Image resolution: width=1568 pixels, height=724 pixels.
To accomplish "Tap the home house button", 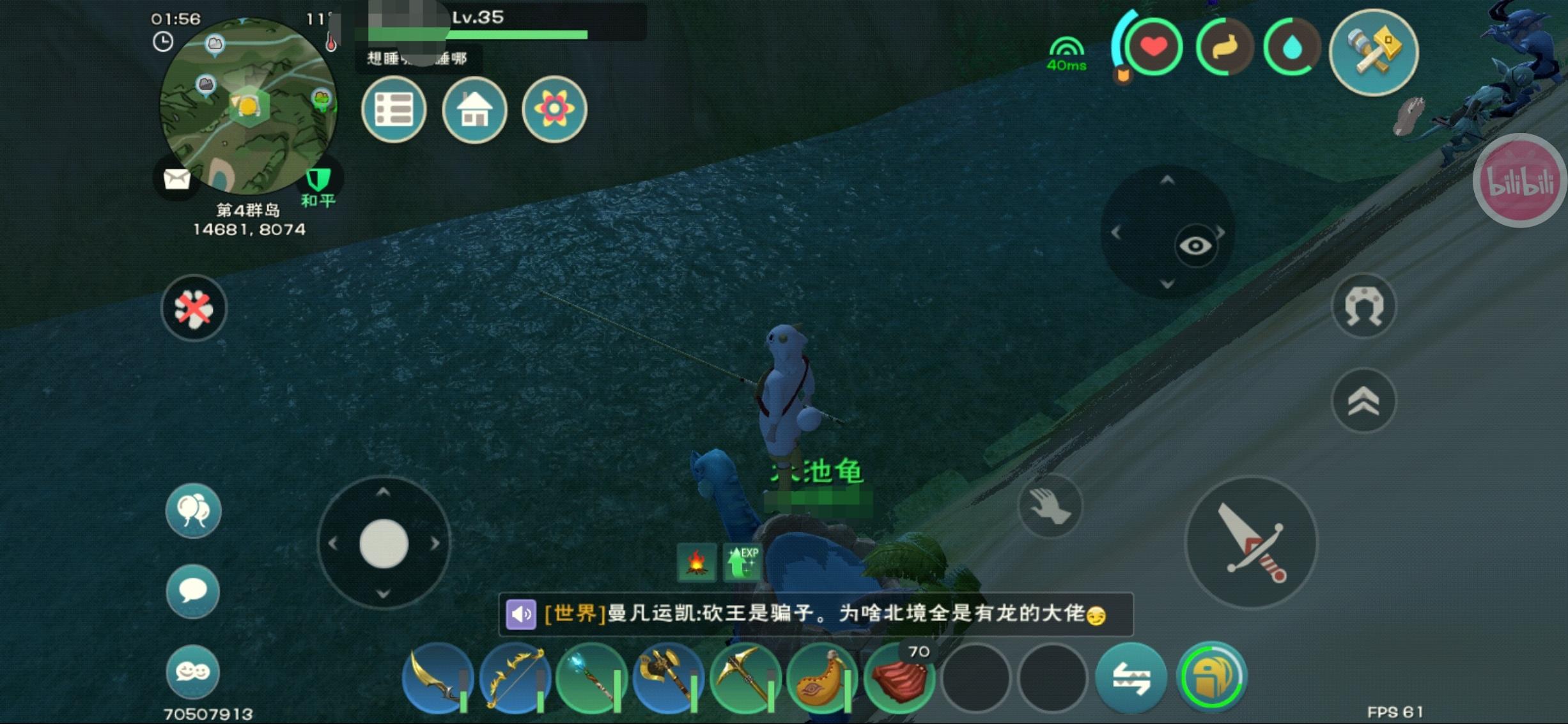I will (474, 110).
